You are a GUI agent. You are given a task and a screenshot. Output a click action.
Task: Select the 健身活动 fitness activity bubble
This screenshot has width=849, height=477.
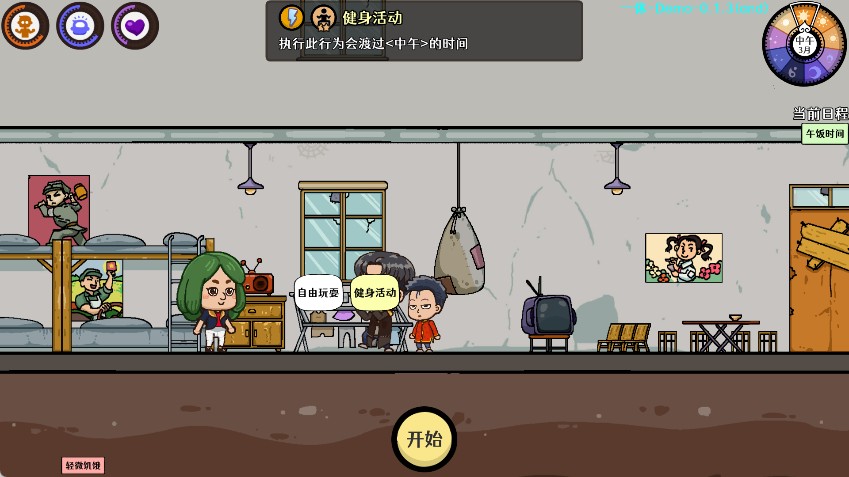point(374,293)
